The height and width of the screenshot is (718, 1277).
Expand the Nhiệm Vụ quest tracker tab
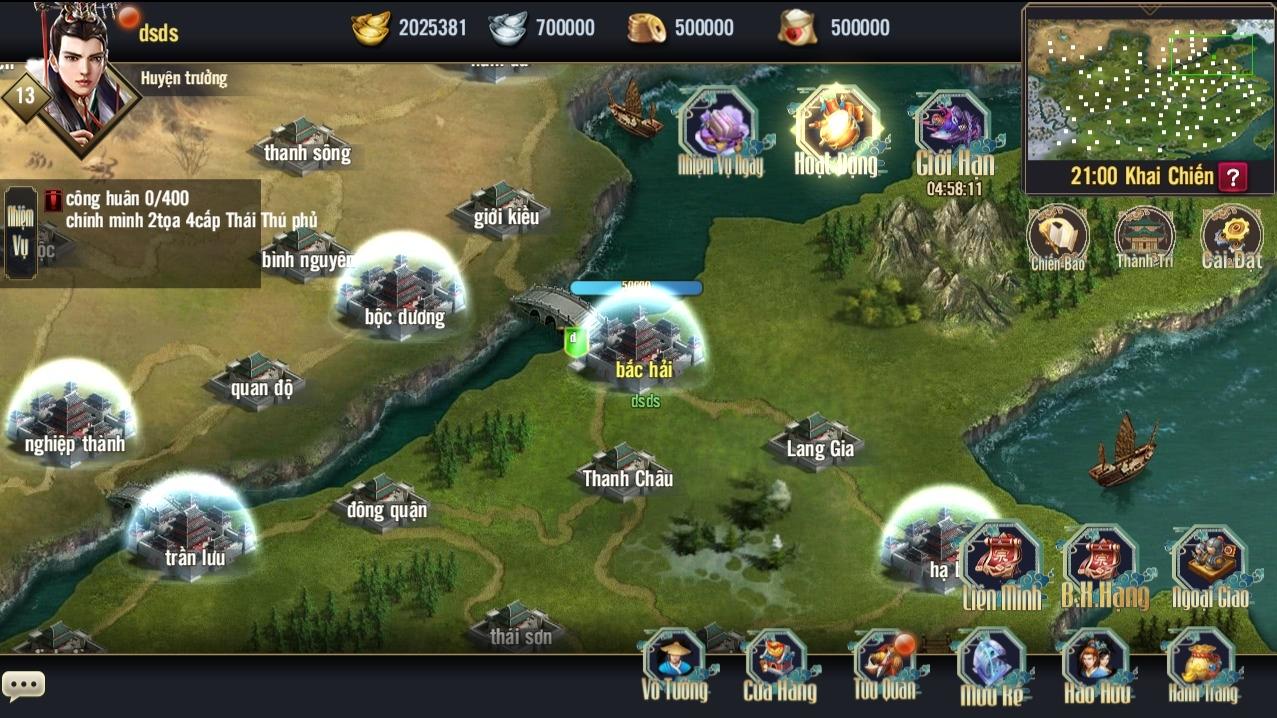20,233
